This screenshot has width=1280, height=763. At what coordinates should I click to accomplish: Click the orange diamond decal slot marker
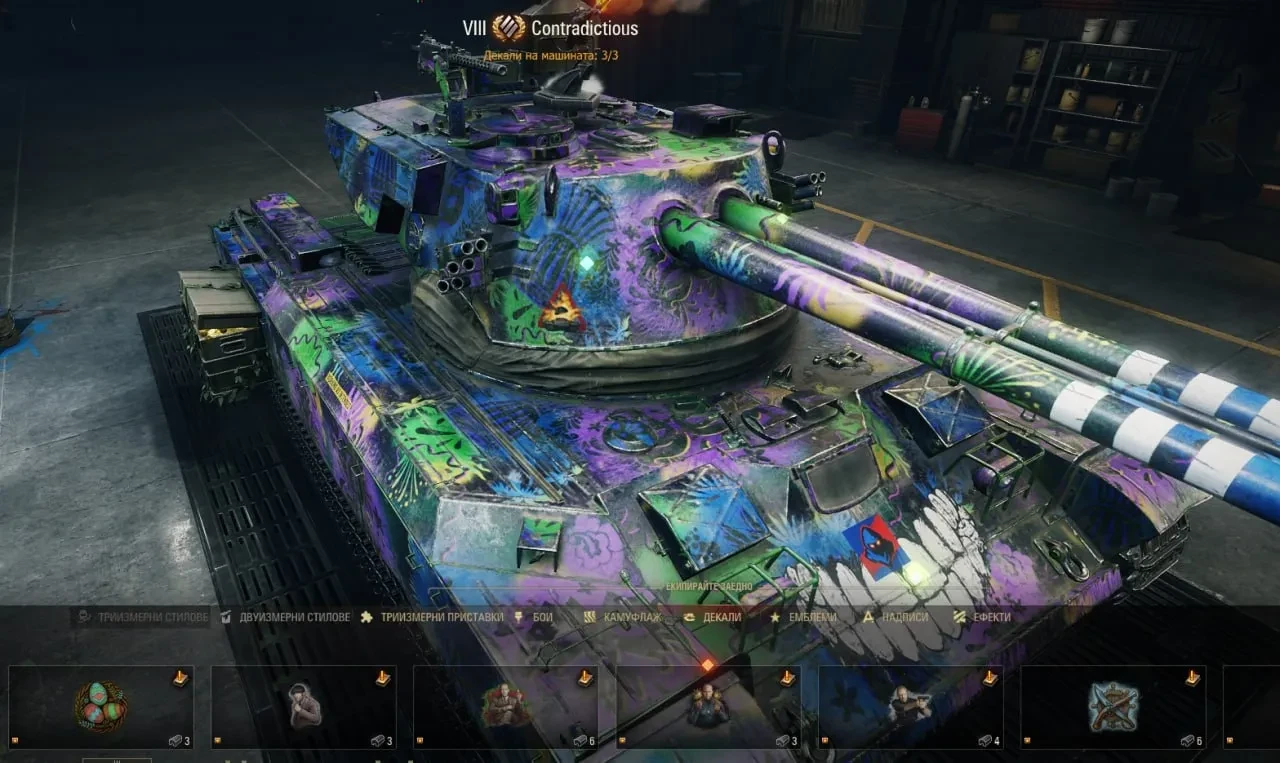coord(707,664)
